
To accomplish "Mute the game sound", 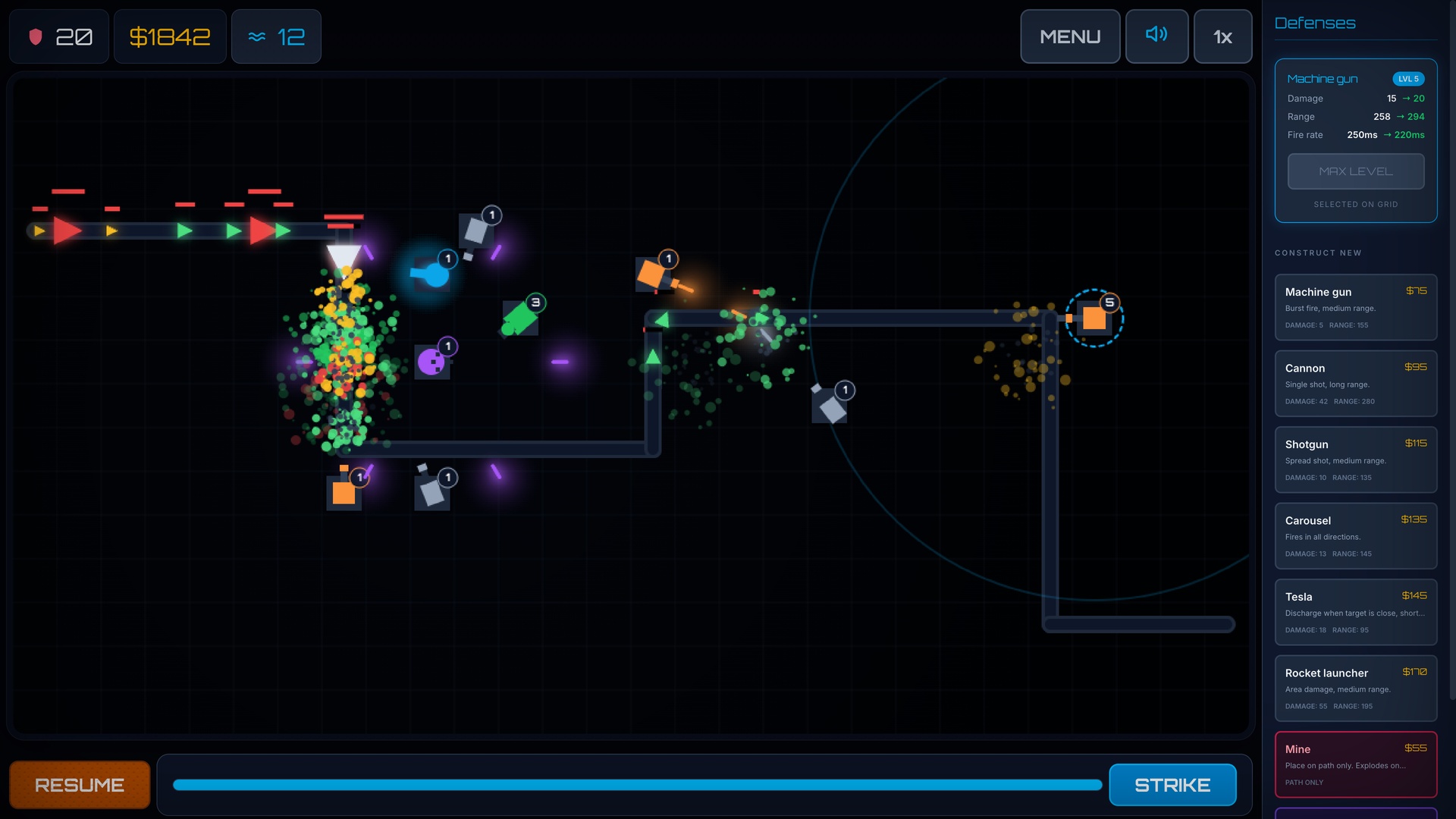I will 1156,36.
